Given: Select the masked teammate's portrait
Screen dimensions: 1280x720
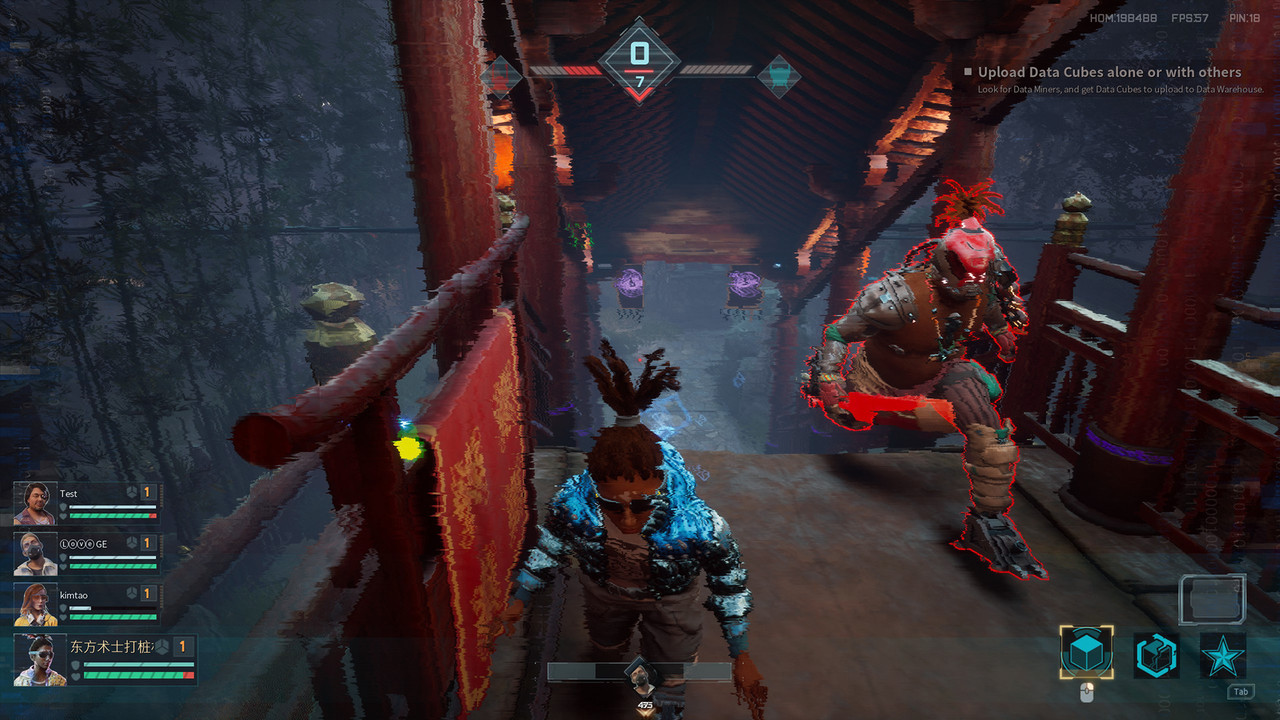Looking at the screenshot, I should pos(35,554).
